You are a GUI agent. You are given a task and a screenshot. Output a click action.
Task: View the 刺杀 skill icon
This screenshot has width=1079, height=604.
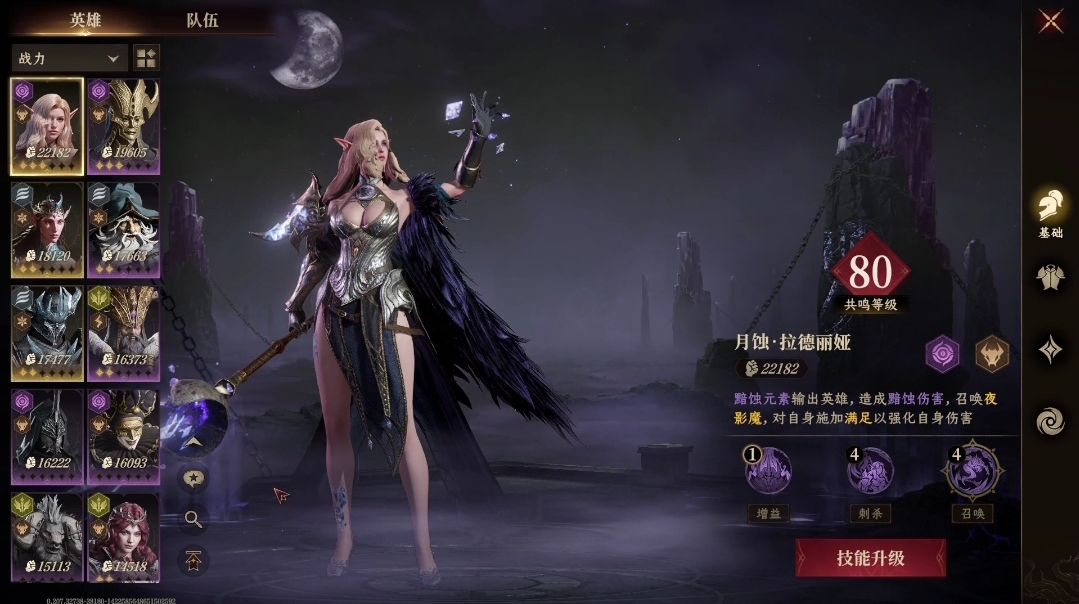click(x=870, y=471)
